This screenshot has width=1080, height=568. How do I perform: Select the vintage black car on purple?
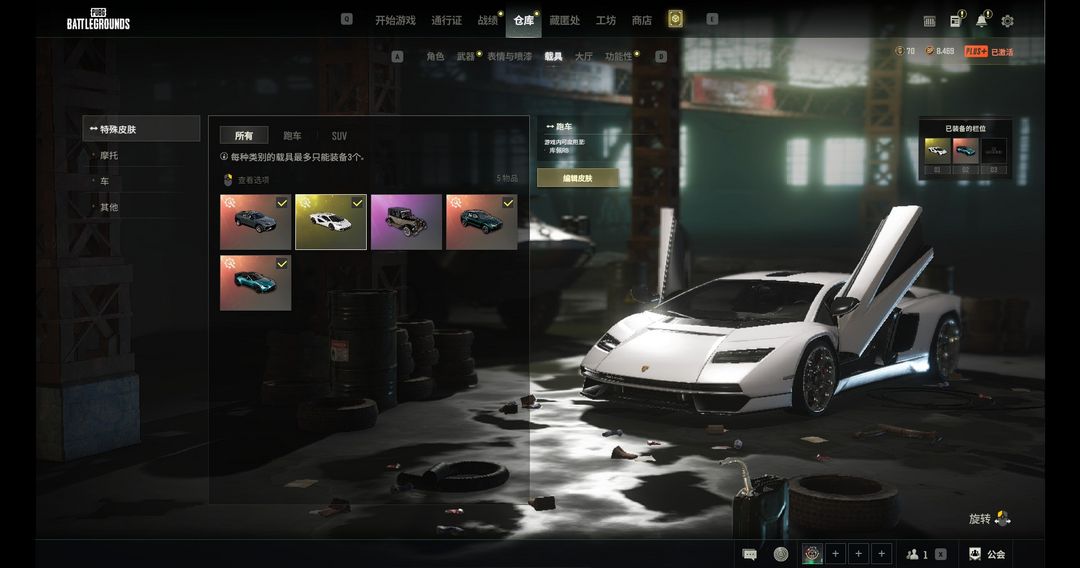tap(406, 222)
